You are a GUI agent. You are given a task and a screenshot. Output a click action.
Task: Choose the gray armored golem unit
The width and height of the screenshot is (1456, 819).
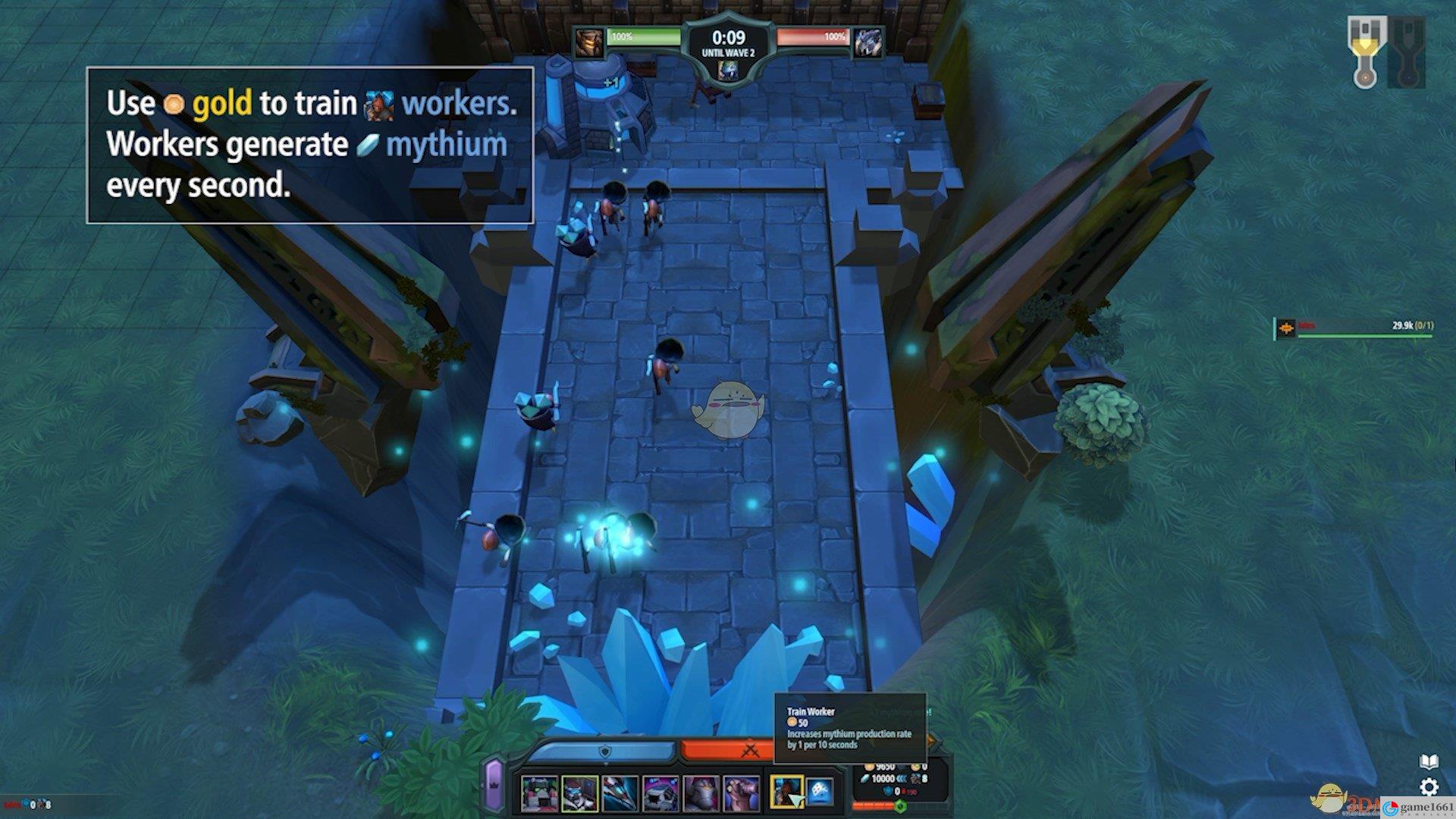701,793
